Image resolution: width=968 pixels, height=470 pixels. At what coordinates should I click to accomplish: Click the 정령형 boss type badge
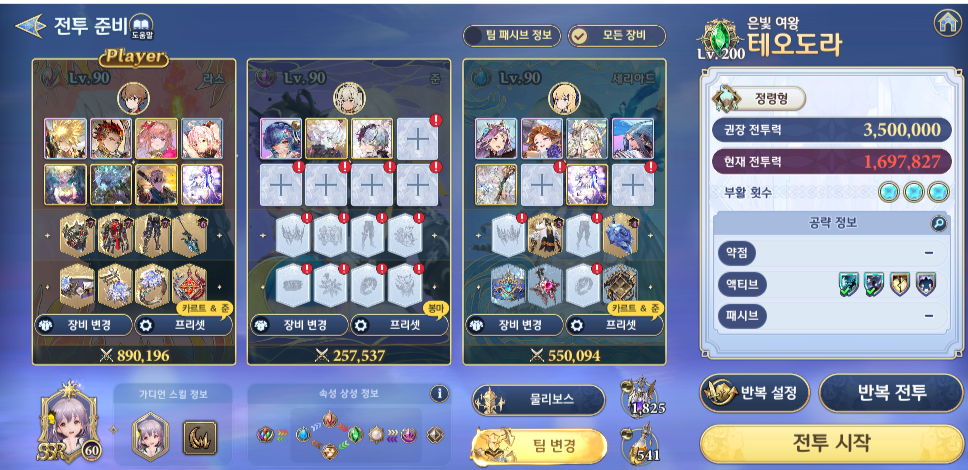[759, 98]
